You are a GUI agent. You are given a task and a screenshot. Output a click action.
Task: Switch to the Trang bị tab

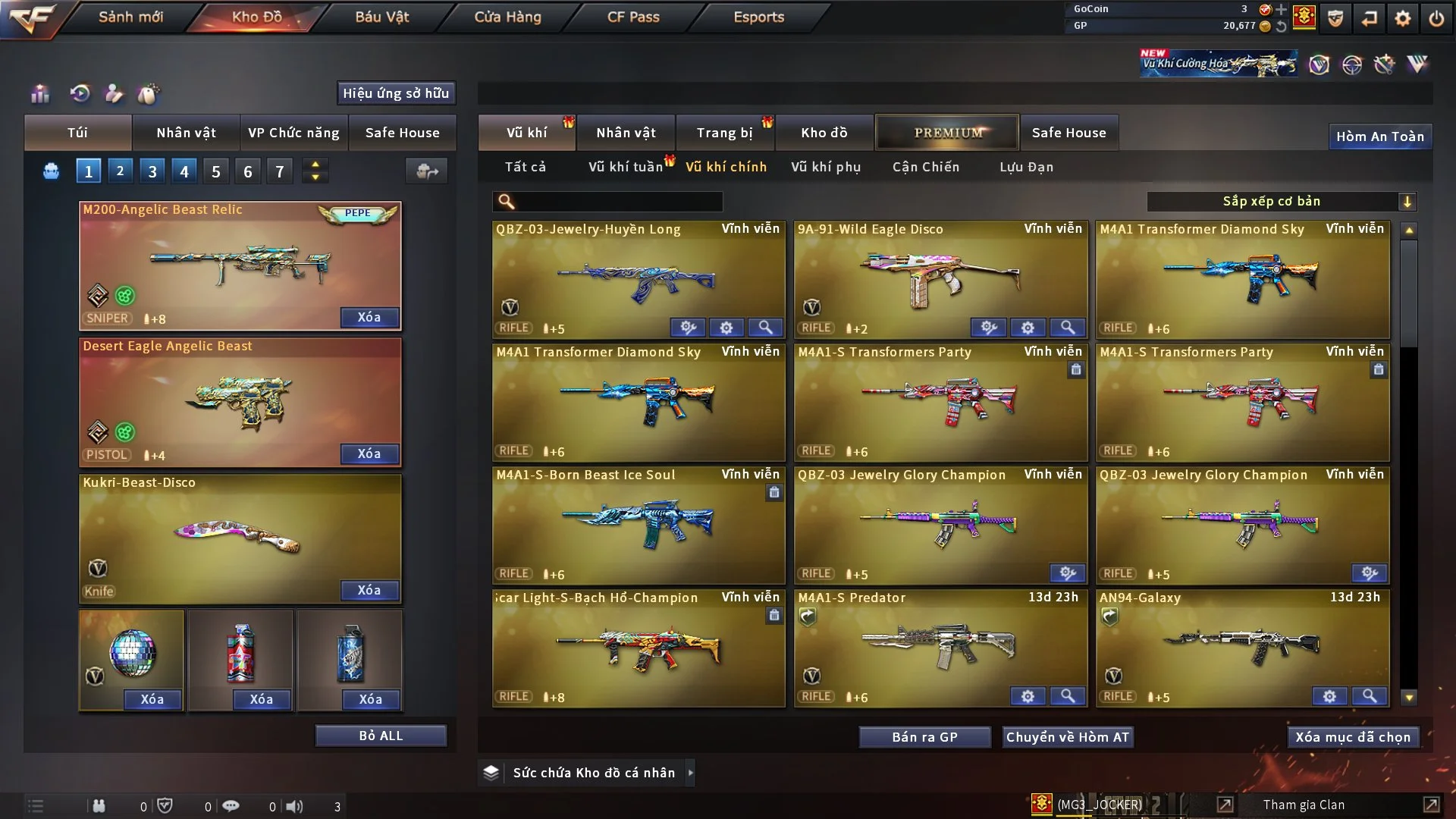point(725,133)
